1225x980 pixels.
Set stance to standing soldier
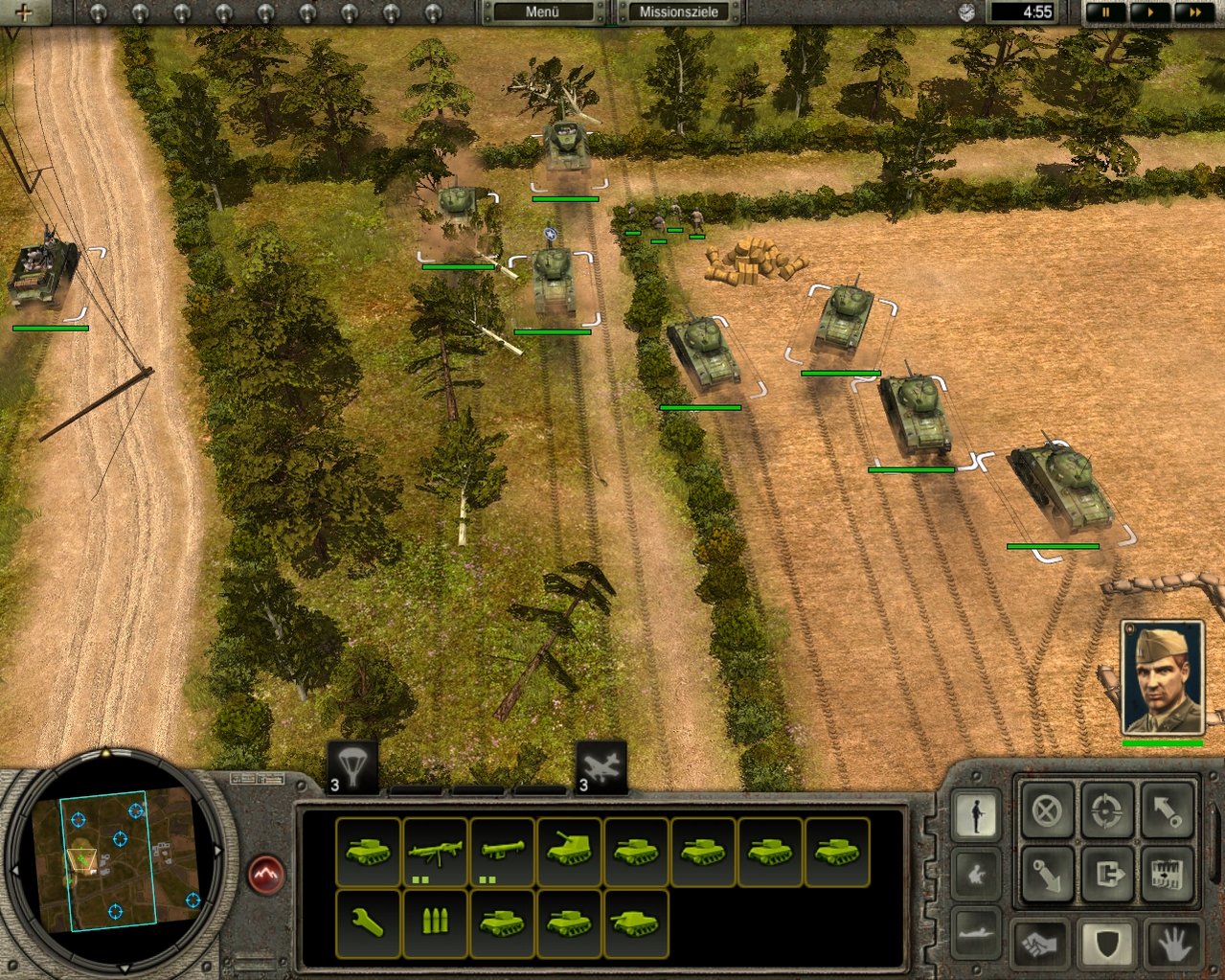(x=977, y=815)
